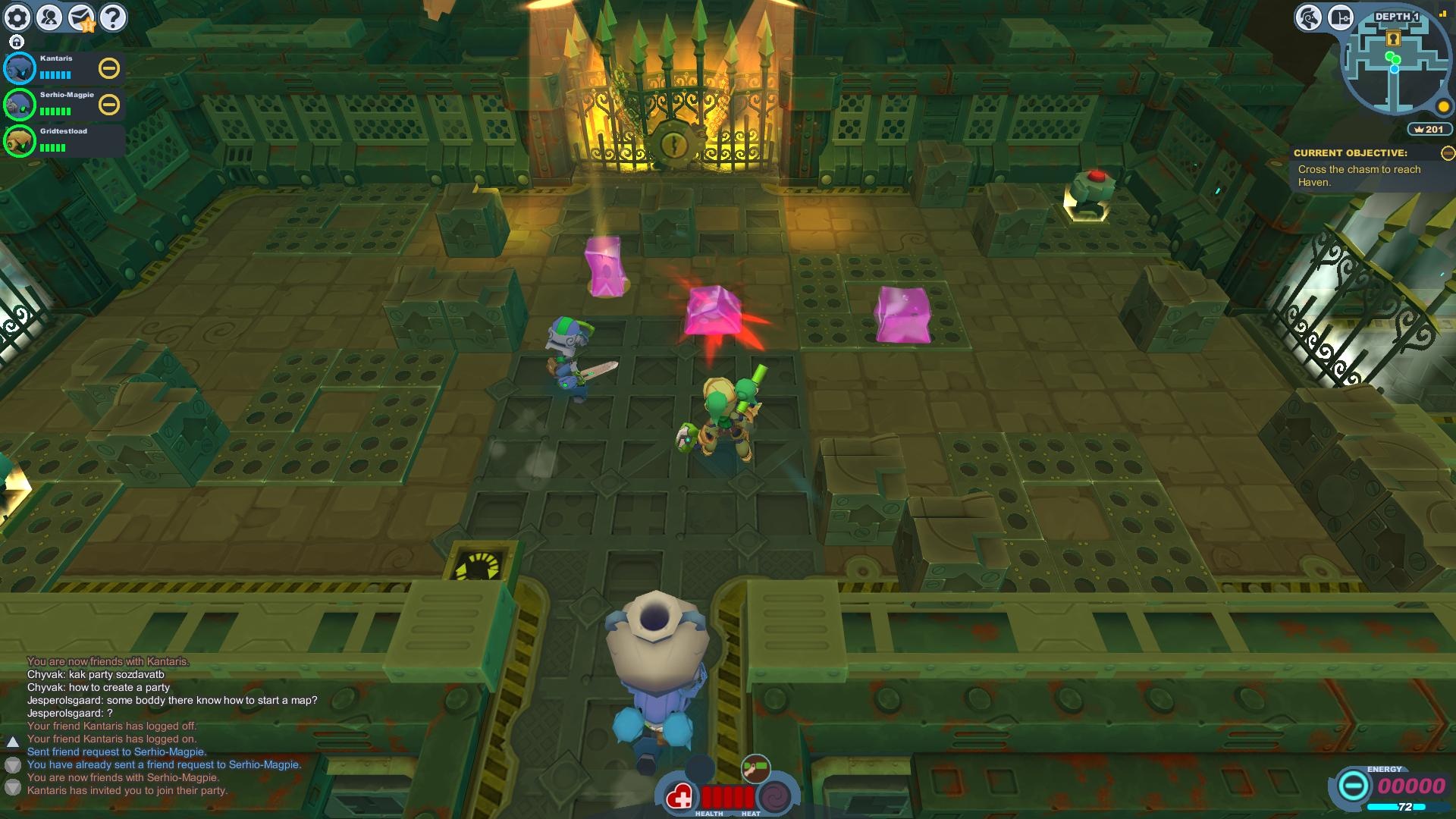1456x819 pixels.
Task: Open the friends social panel
Action: point(49,17)
